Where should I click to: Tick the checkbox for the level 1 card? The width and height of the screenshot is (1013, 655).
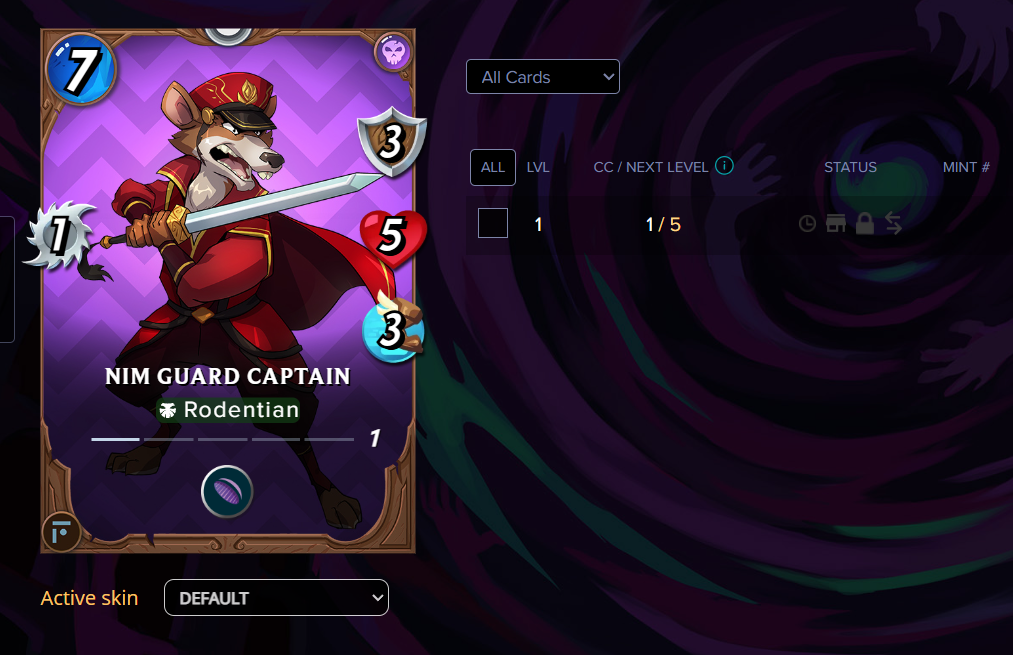[493, 223]
